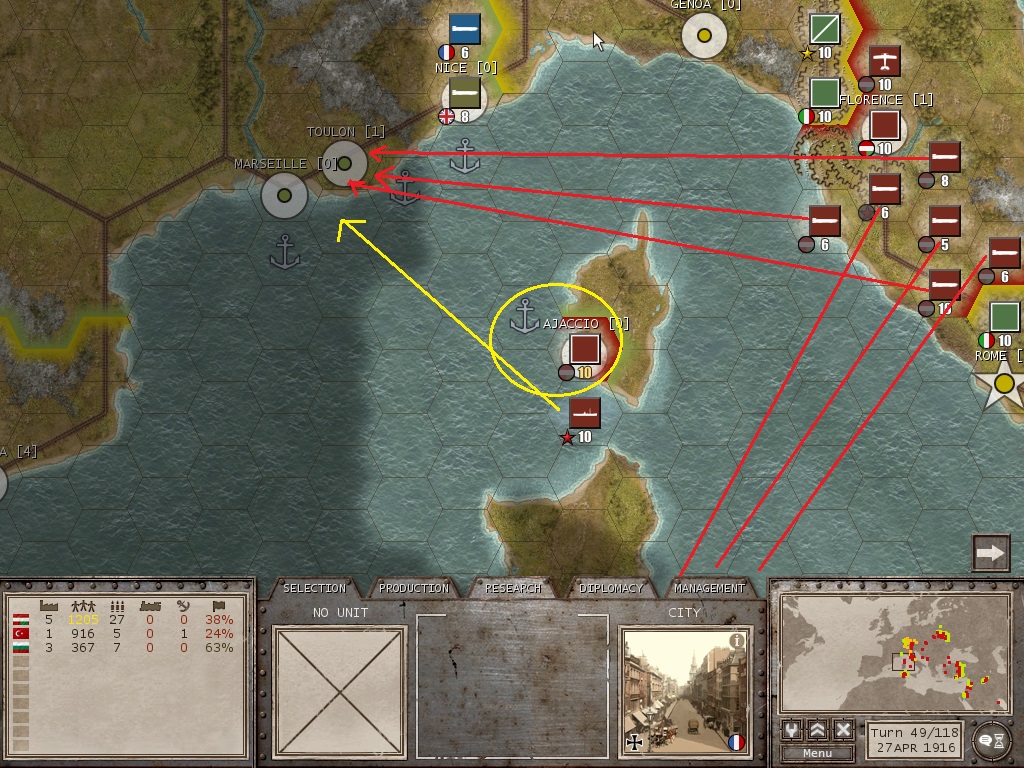Open the wrench settings button

tap(793, 729)
